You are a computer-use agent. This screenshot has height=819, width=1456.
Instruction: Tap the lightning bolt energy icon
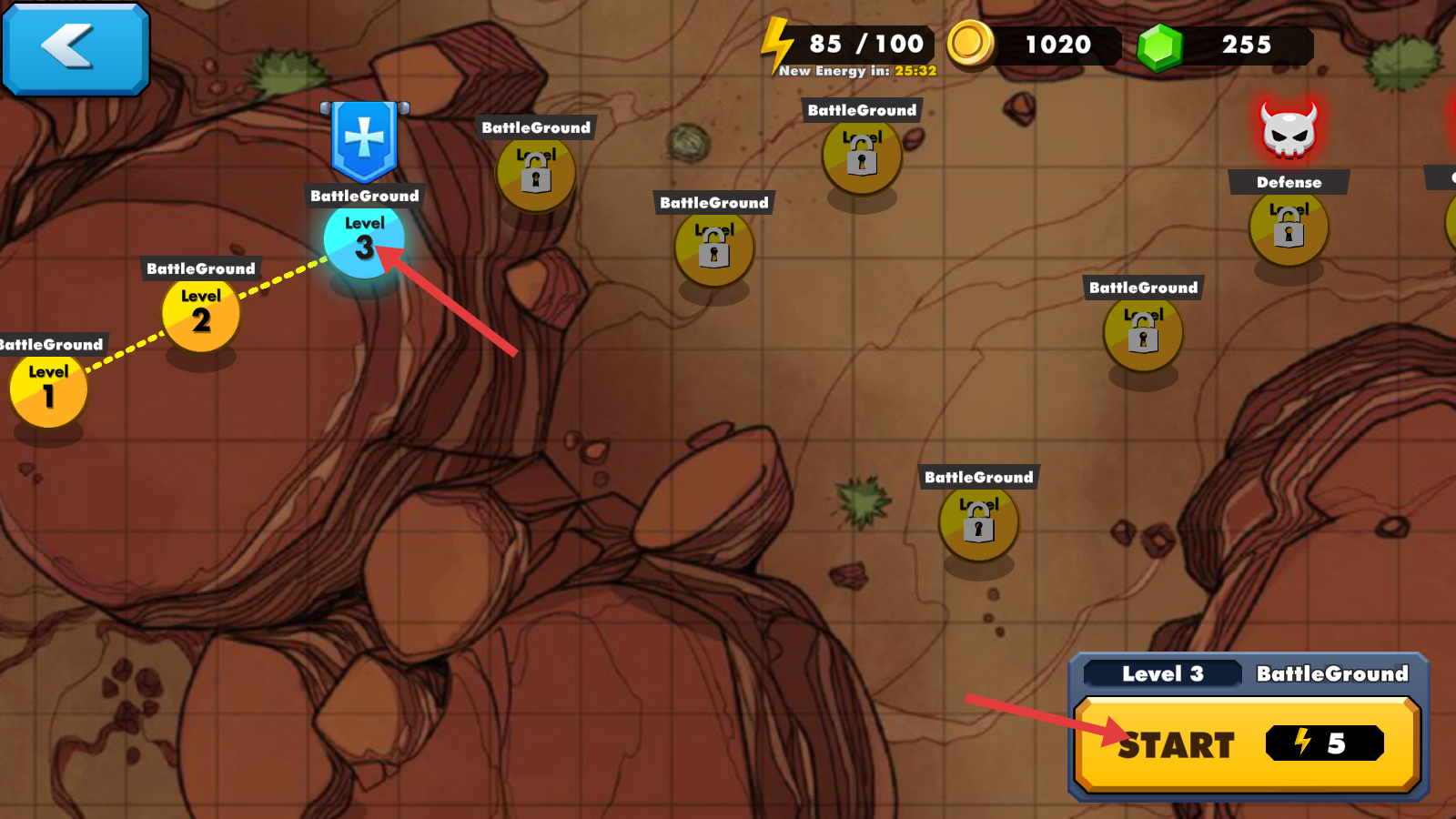(x=777, y=44)
